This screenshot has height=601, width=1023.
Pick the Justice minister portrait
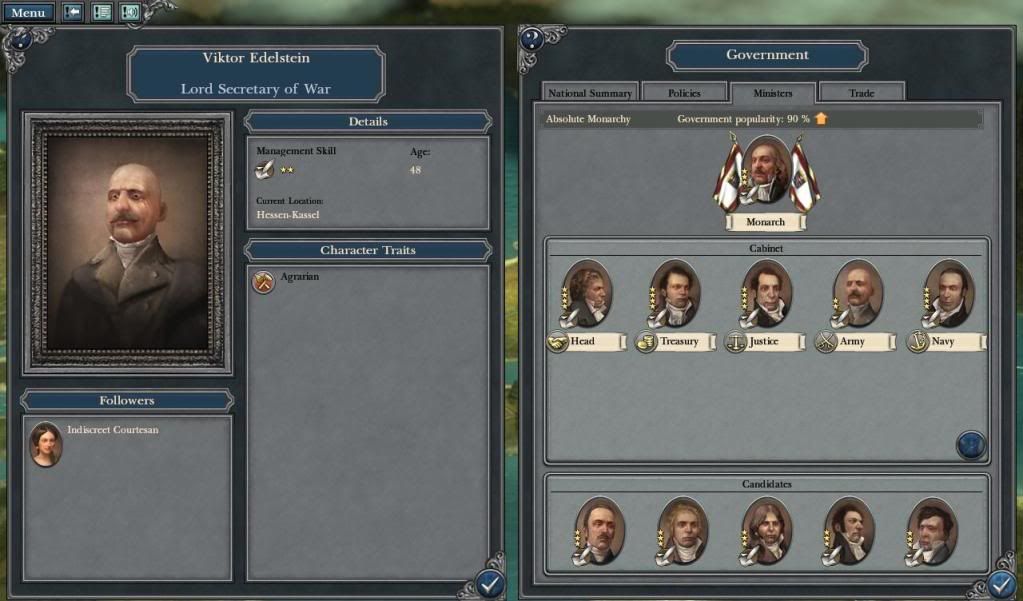pyautogui.click(x=766, y=294)
